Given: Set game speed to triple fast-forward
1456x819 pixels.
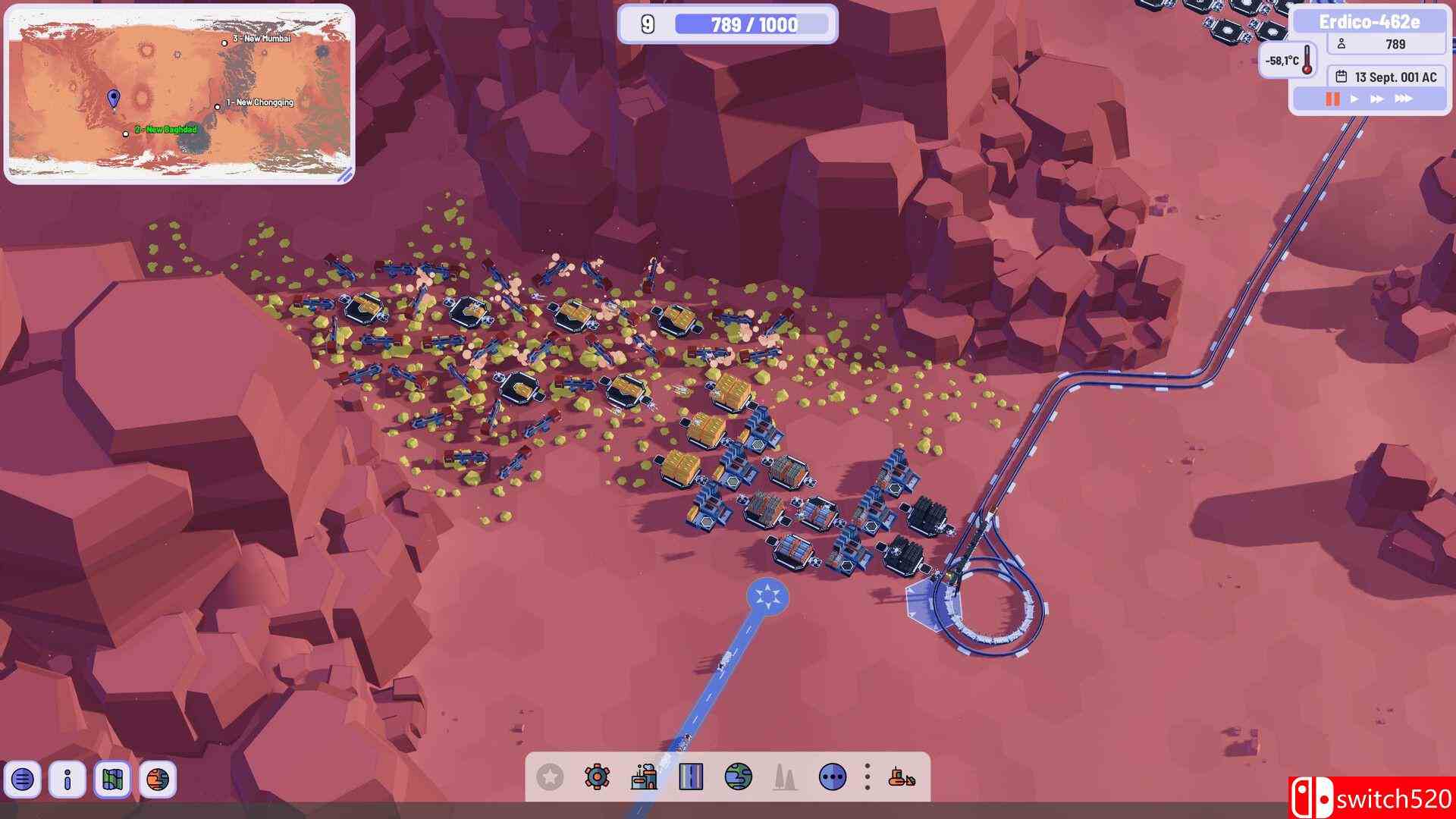Looking at the screenshot, I should coord(1404,99).
